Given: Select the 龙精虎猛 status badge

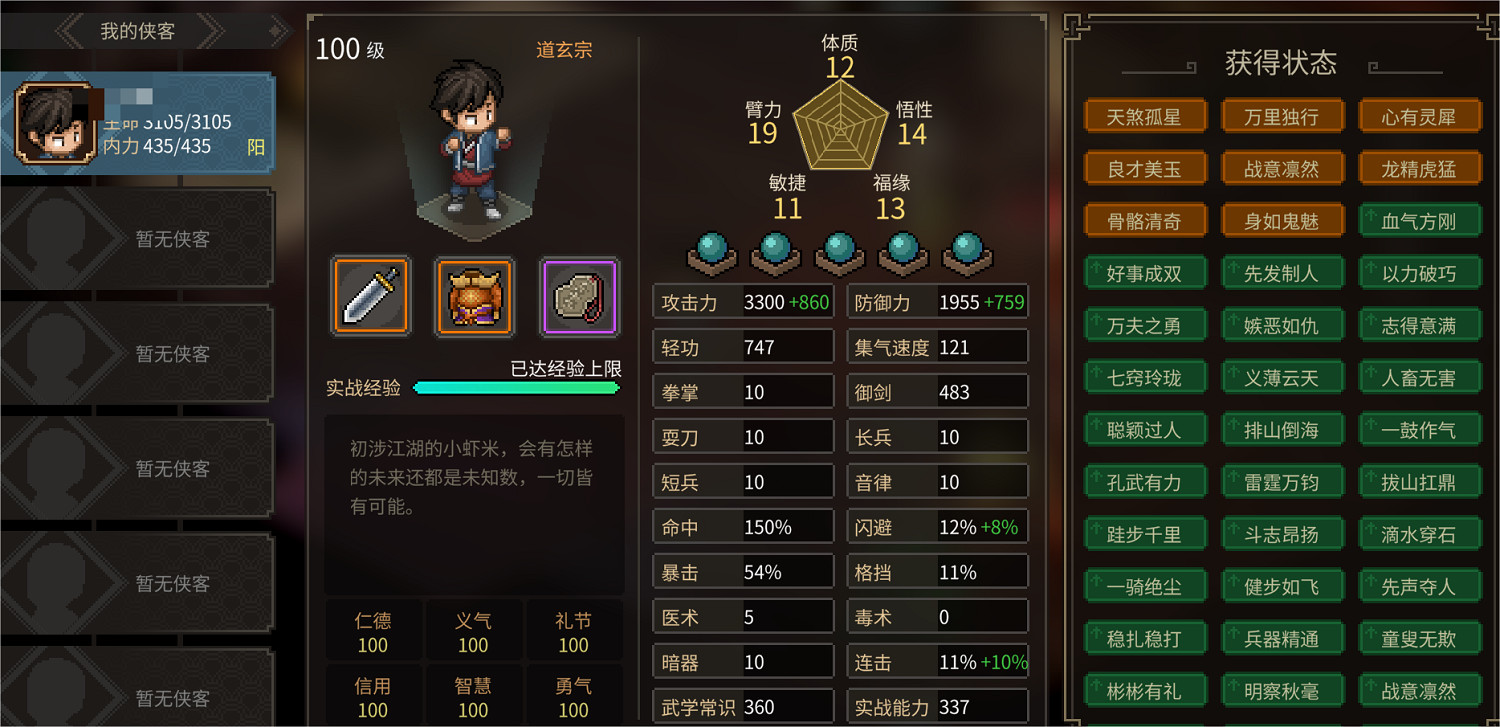Looking at the screenshot, I should pyautogui.click(x=1420, y=167).
